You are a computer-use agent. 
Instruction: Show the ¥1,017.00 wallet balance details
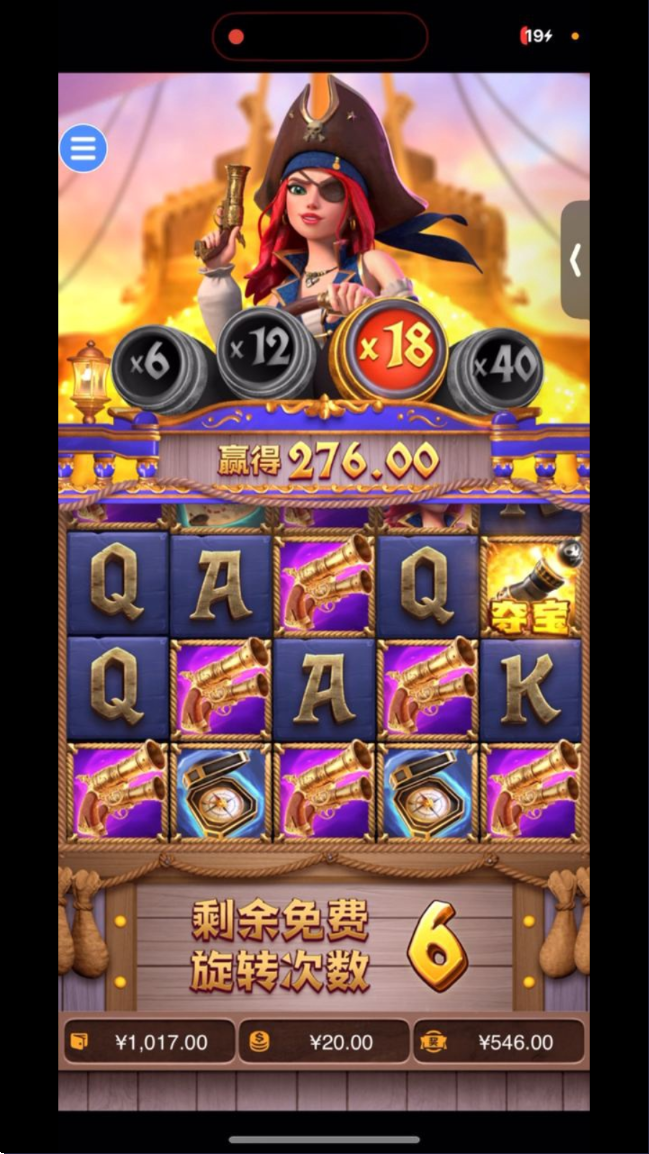pos(148,1043)
